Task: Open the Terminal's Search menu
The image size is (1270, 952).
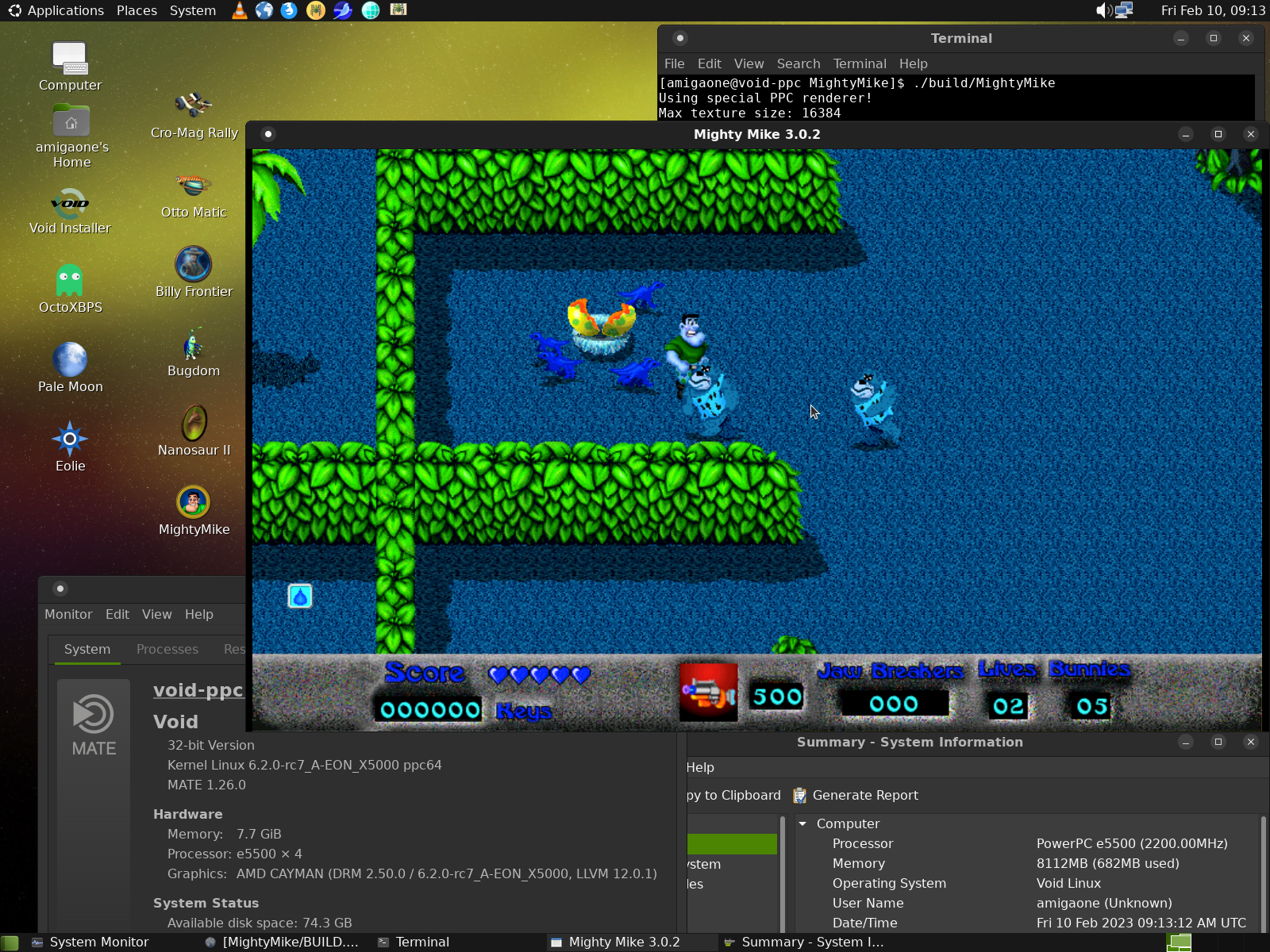Action: tap(799, 63)
